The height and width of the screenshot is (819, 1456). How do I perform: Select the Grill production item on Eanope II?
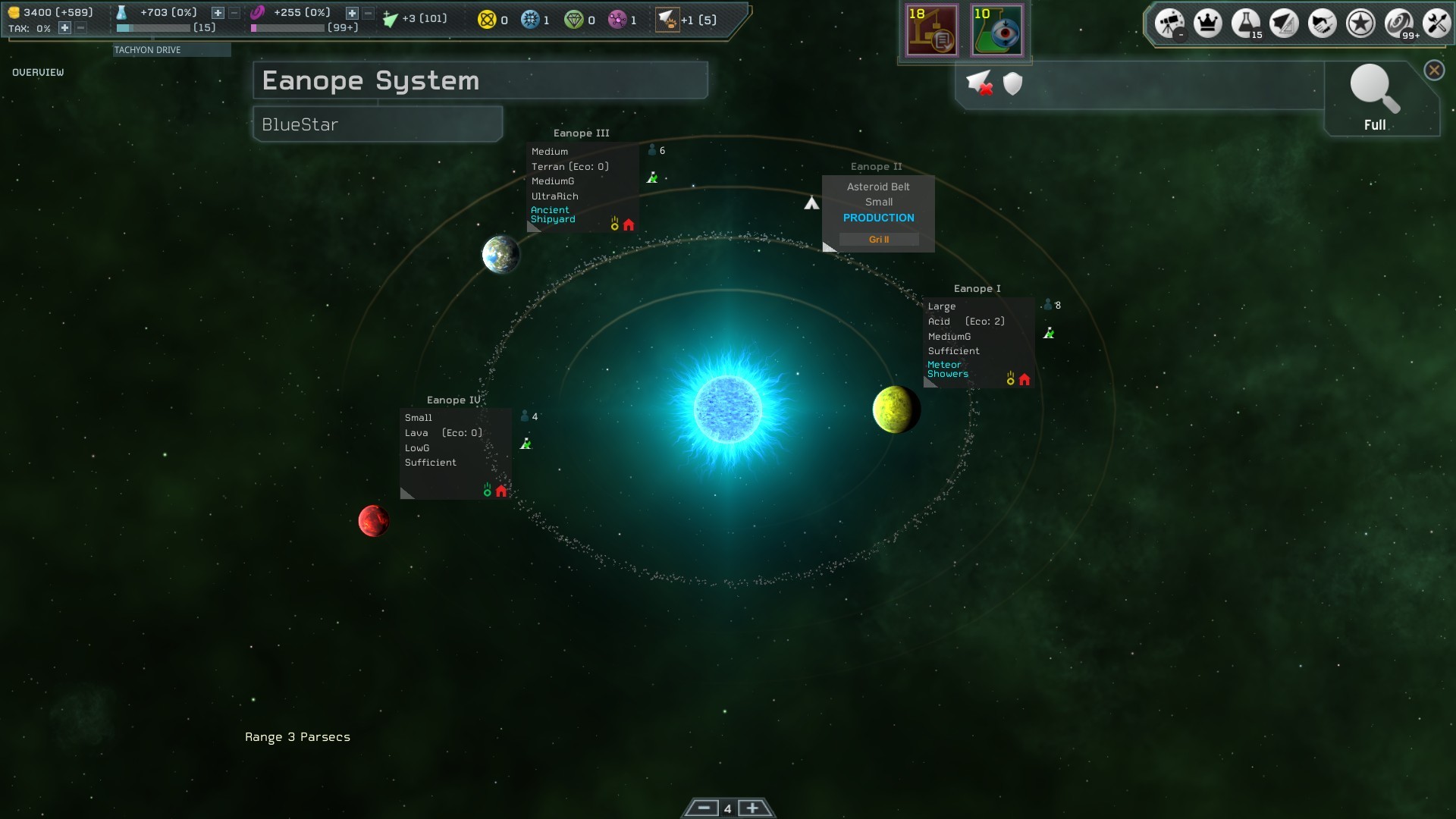(x=878, y=239)
